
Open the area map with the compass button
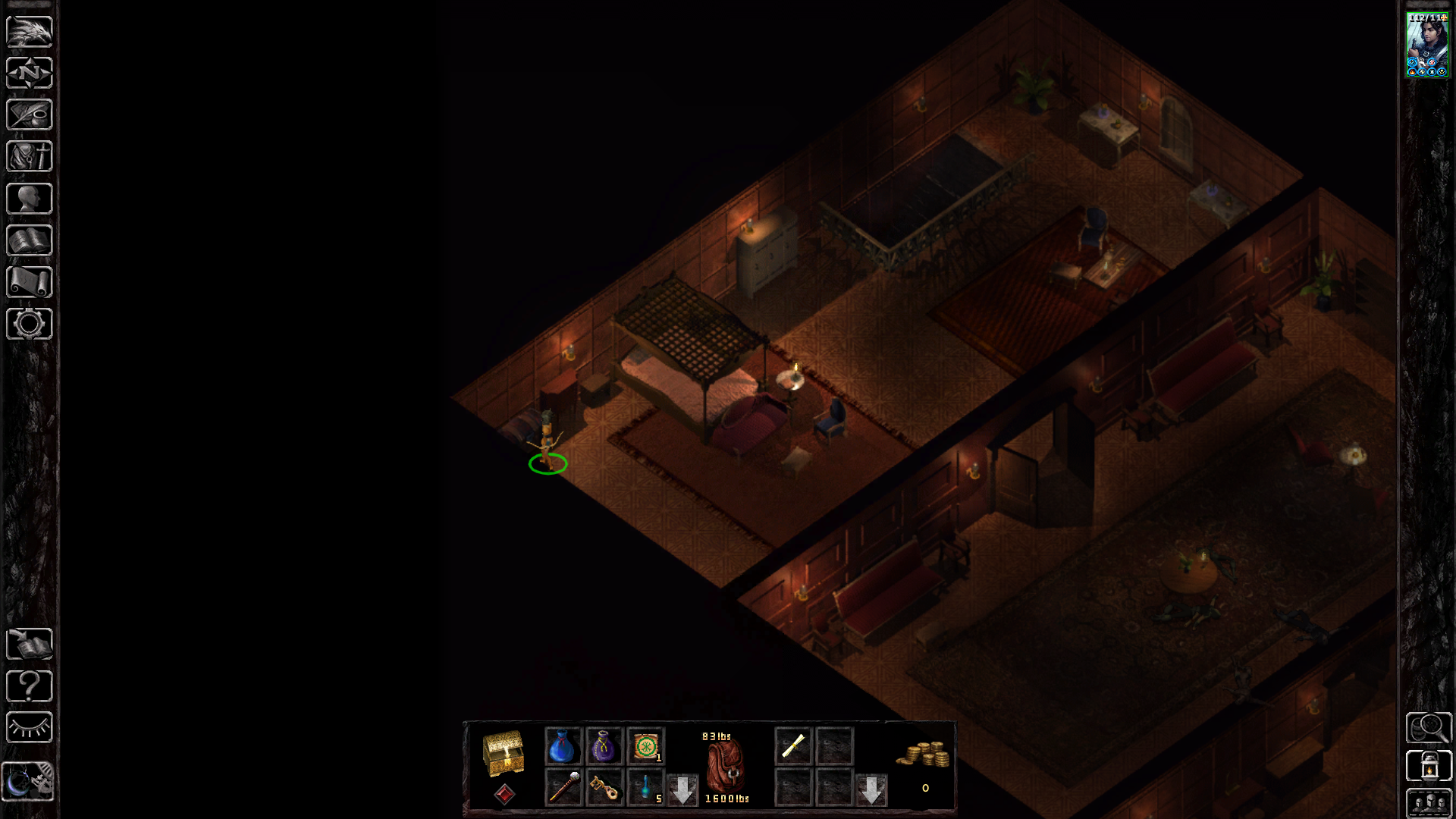(x=30, y=74)
